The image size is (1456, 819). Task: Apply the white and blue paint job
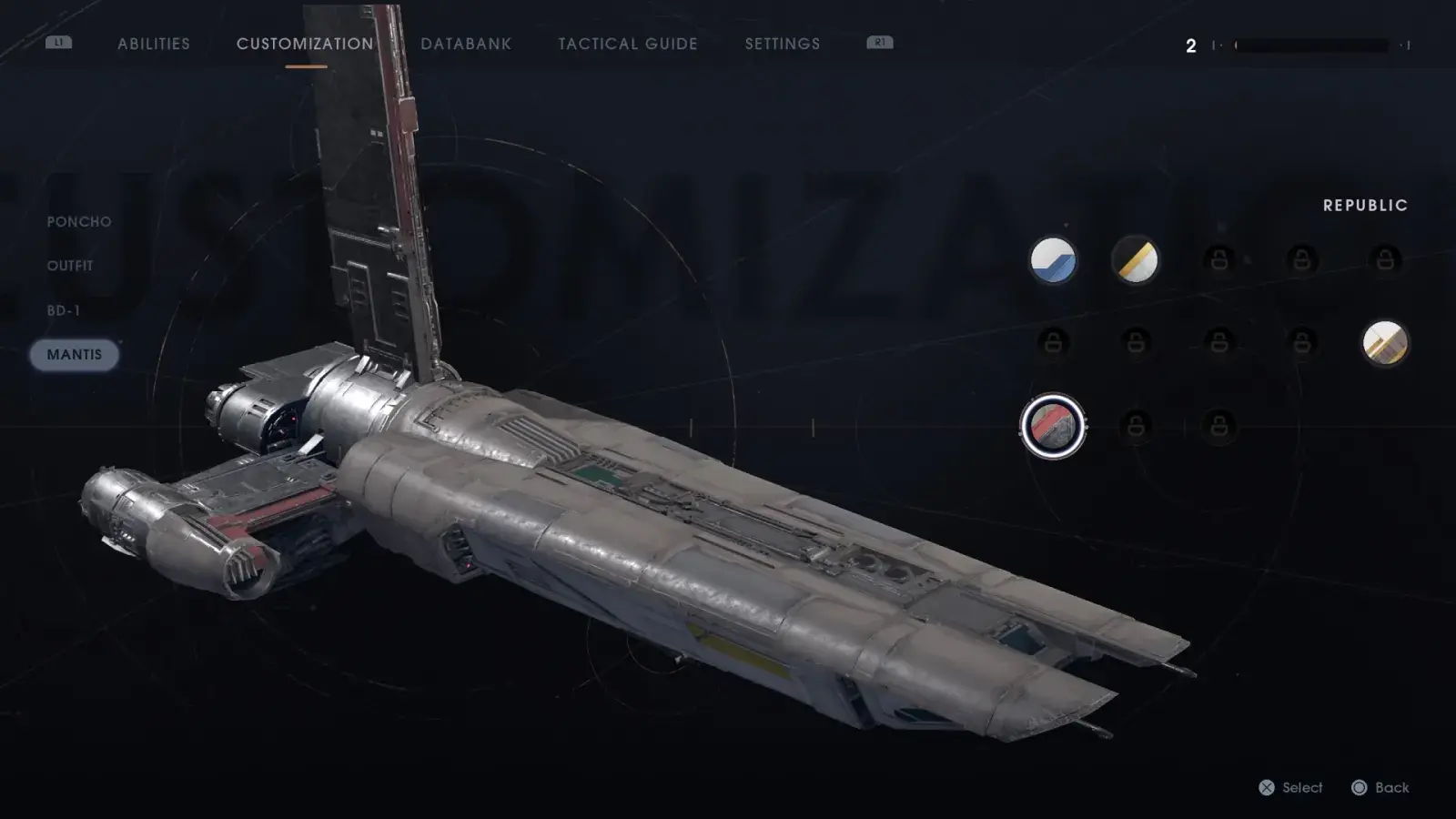pos(1053,260)
